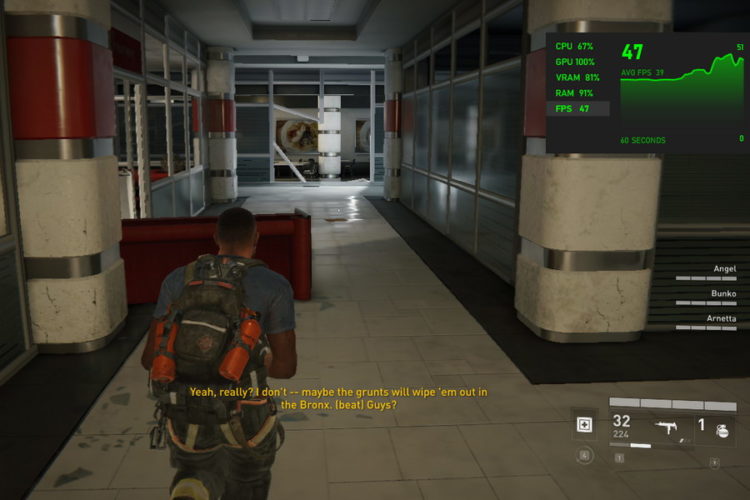Switch overlay graph to VRAM usage
The image size is (750, 500).
click(579, 77)
